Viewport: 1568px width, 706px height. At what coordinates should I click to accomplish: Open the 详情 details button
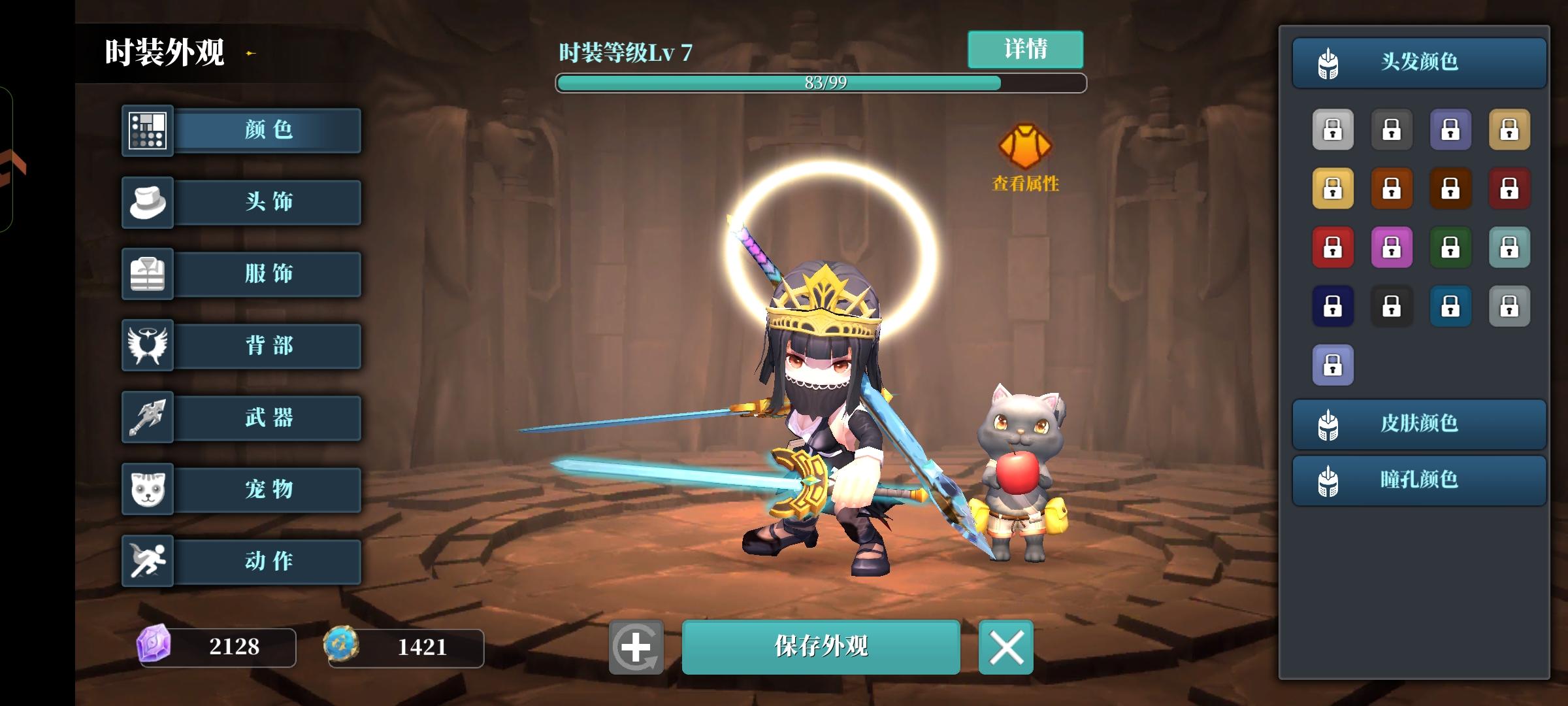pyautogui.click(x=1025, y=49)
